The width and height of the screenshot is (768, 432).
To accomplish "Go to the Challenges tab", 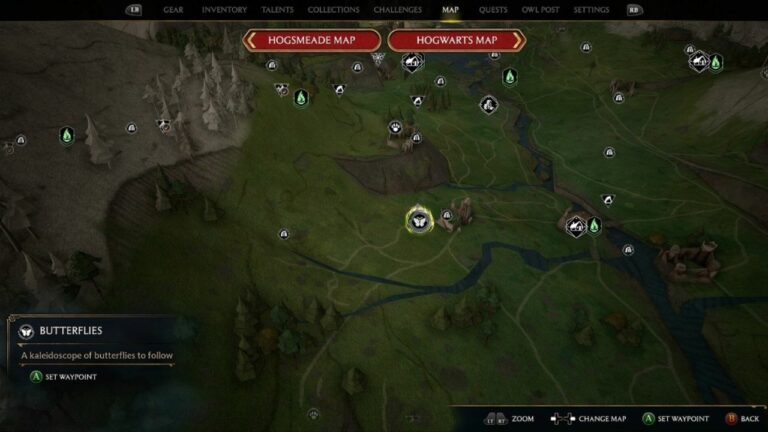I will pos(397,10).
